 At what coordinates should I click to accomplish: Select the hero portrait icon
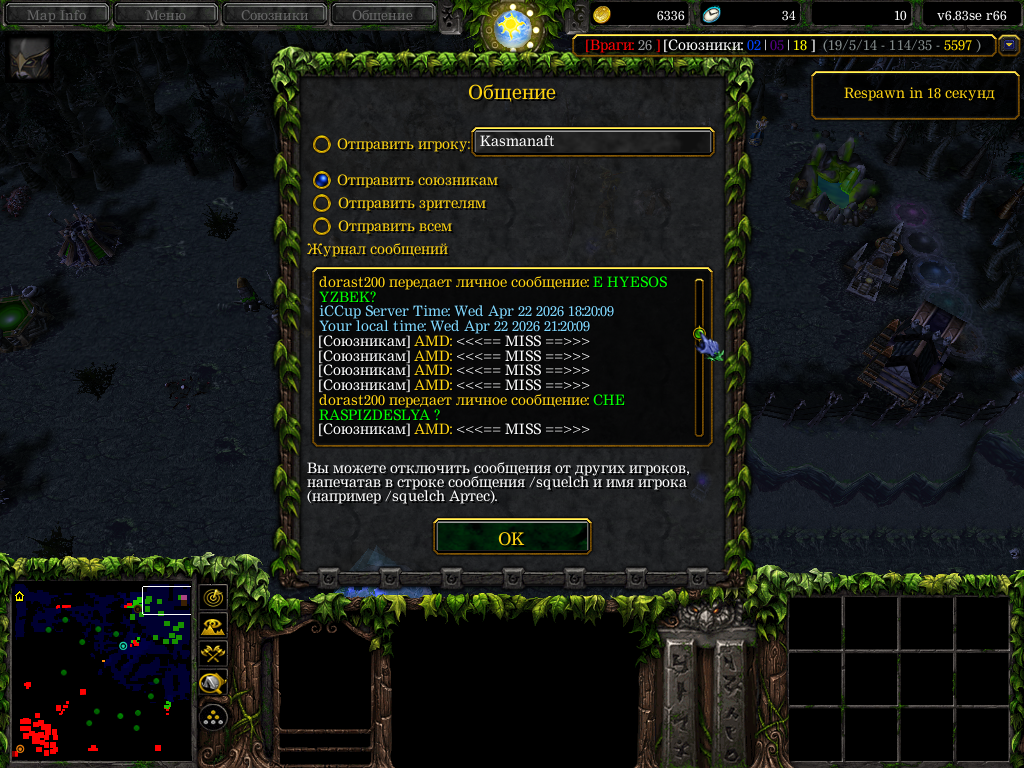point(24,59)
